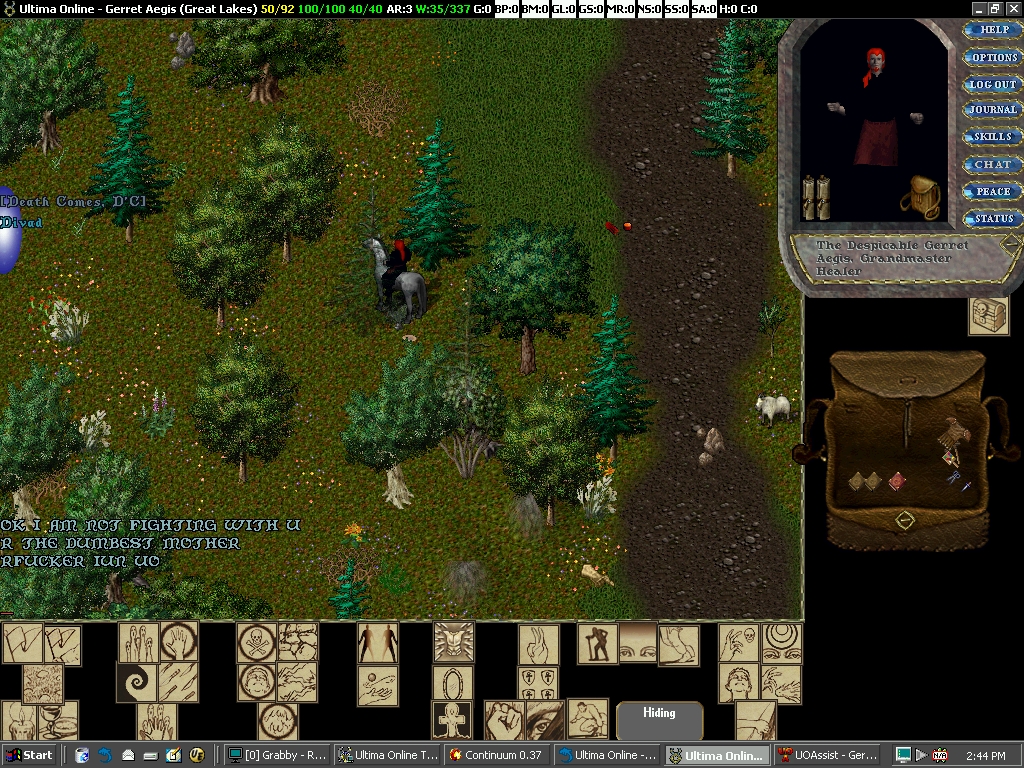The height and width of the screenshot is (768, 1024).
Task: Show the Skills list
Action: pyautogui.click(x=993, y=137)
